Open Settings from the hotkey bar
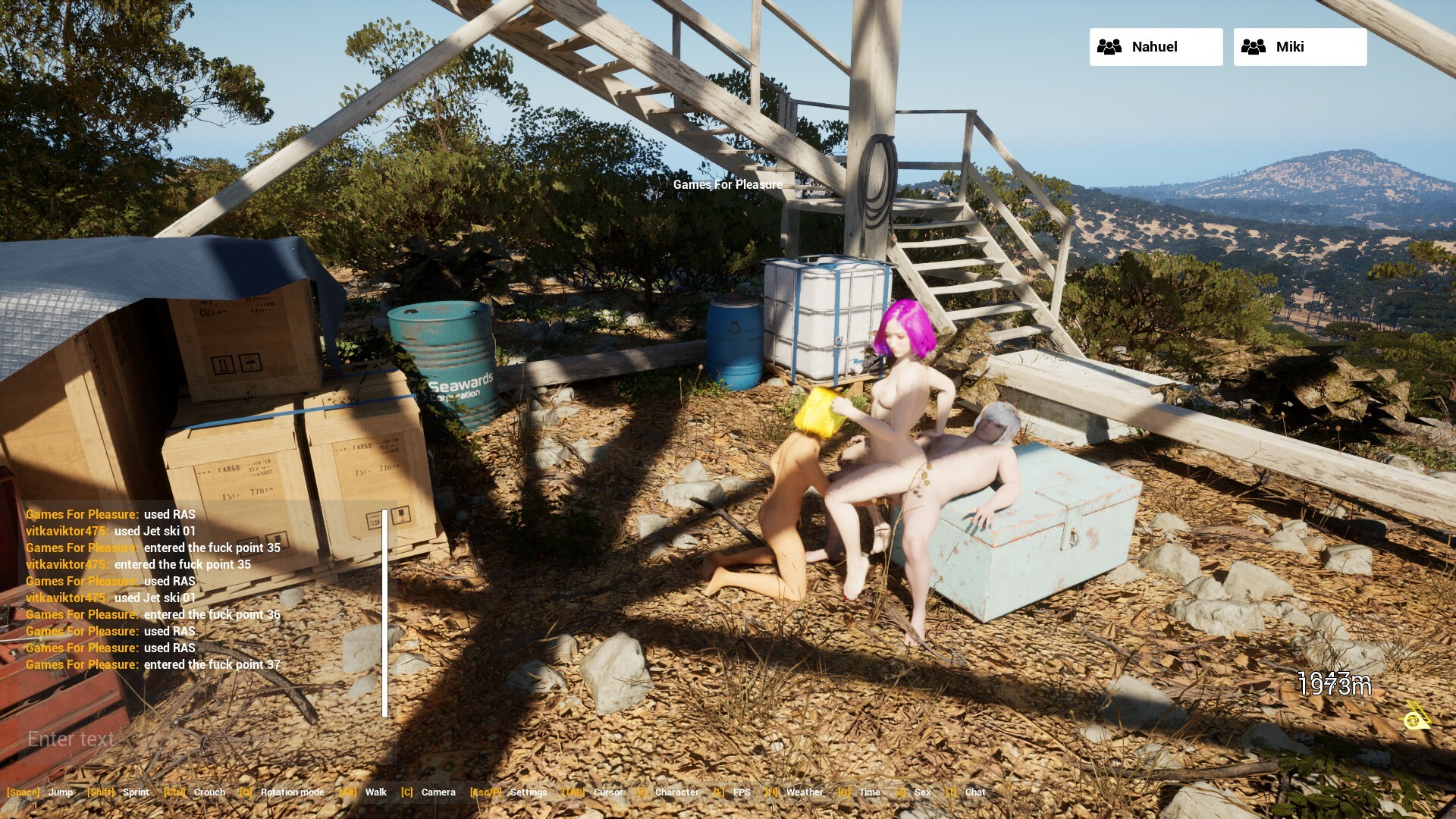Image resolution: width=1456 pixels, height=819 pixels. [x=529, y=792]
